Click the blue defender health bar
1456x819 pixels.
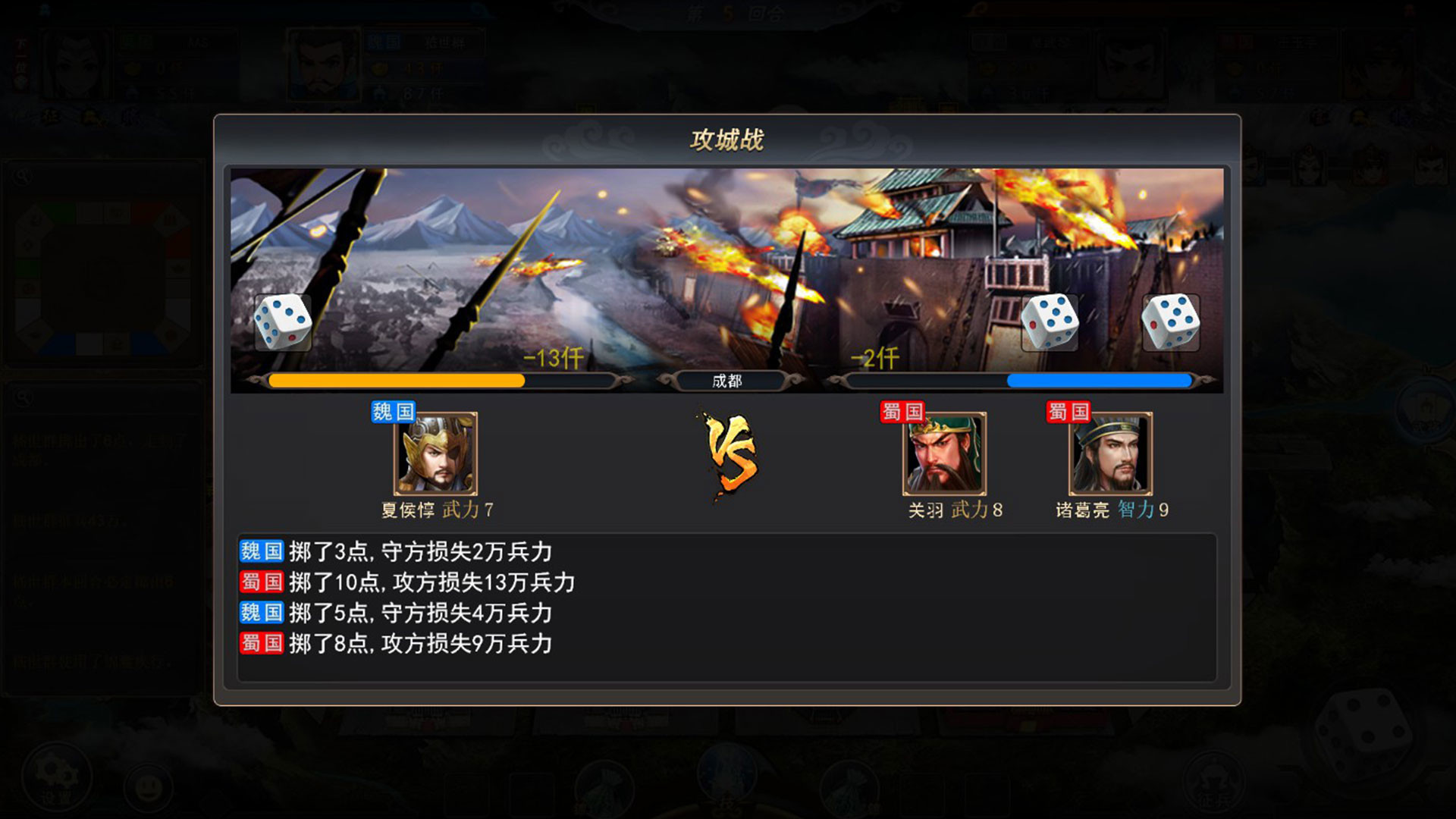(1100, 381)
